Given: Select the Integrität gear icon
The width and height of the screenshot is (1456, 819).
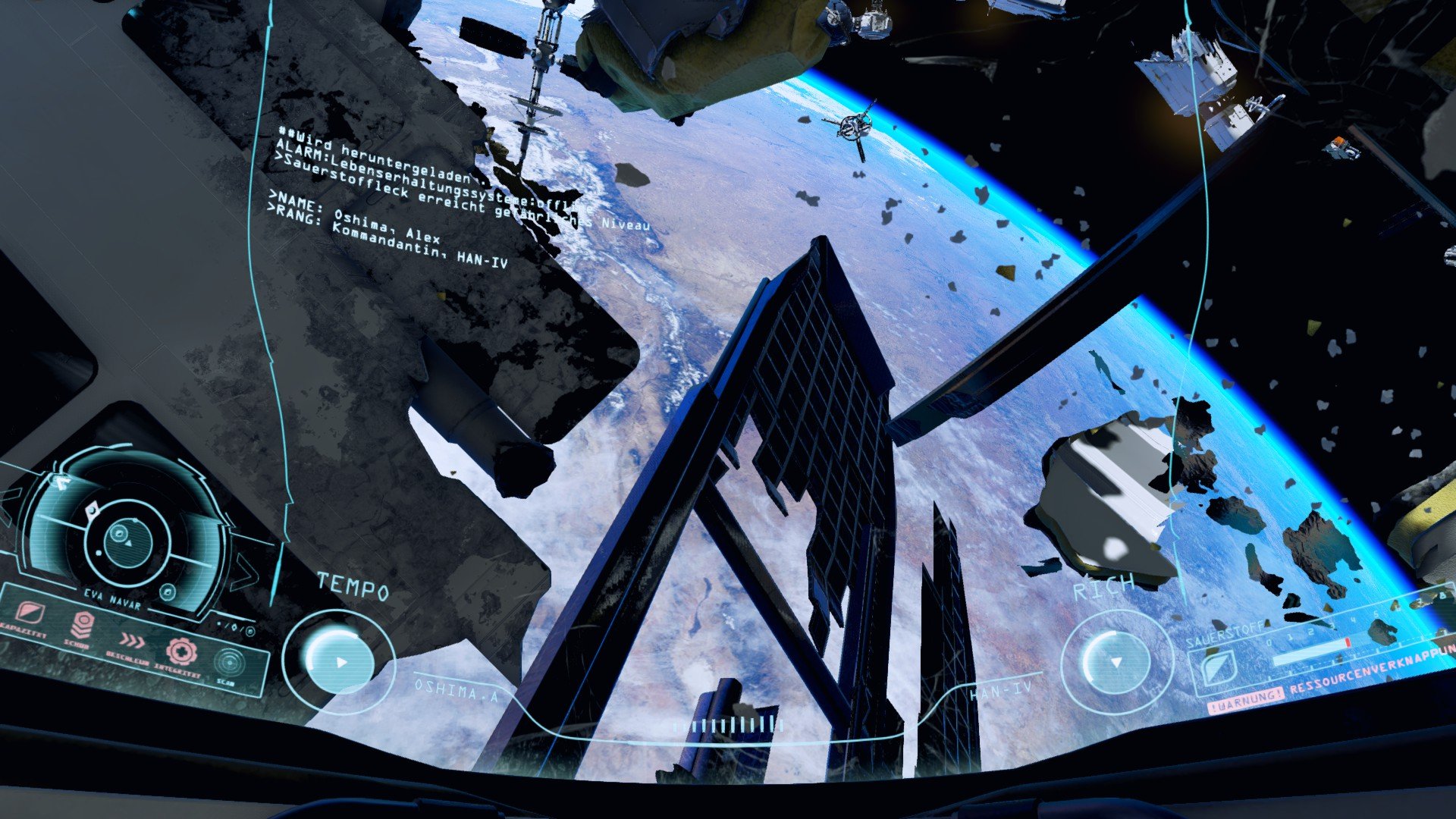Looking at the screenshot, I should (x=181, y=651).
